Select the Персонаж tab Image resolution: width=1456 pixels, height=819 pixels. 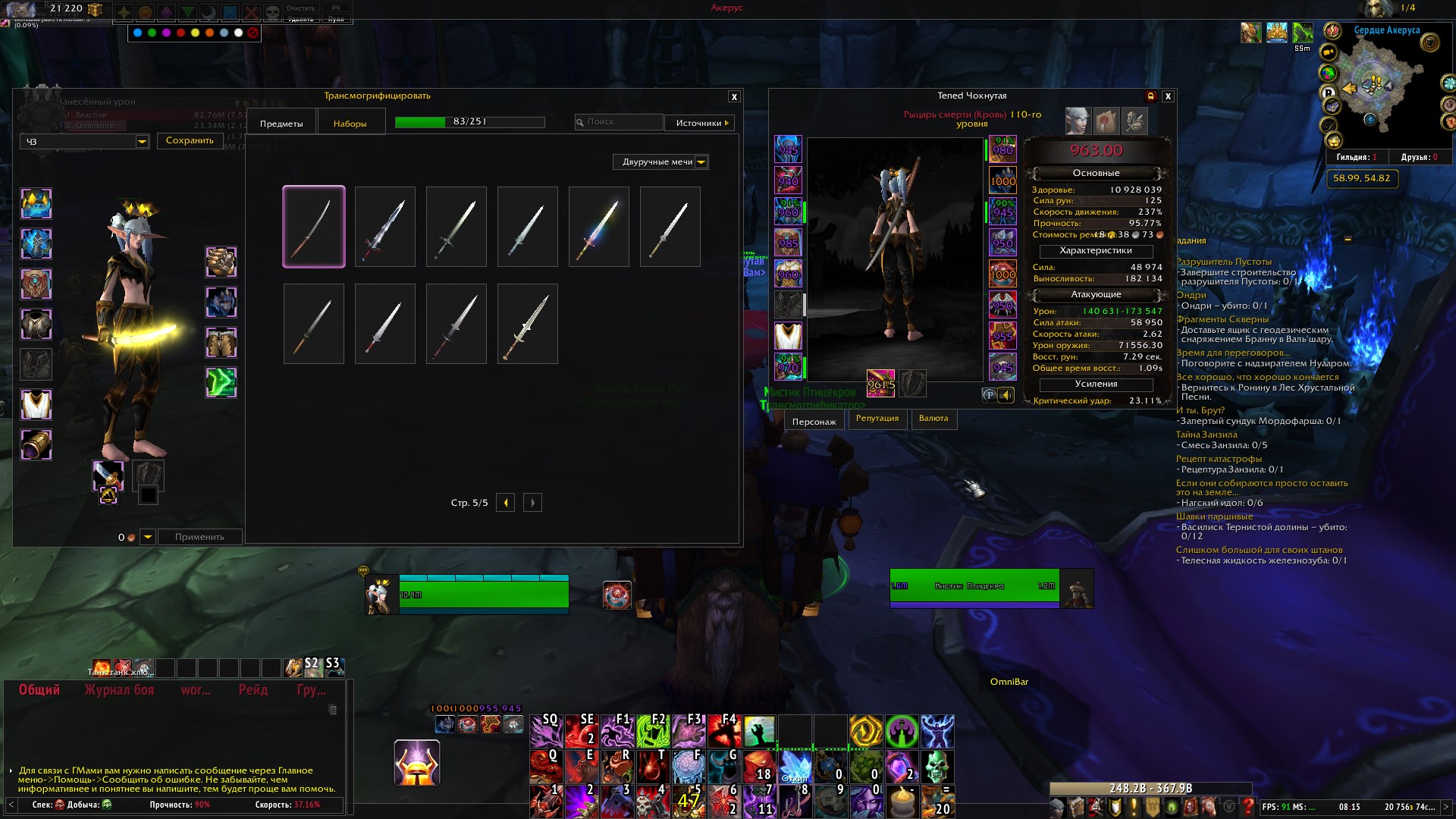(814, 422)
